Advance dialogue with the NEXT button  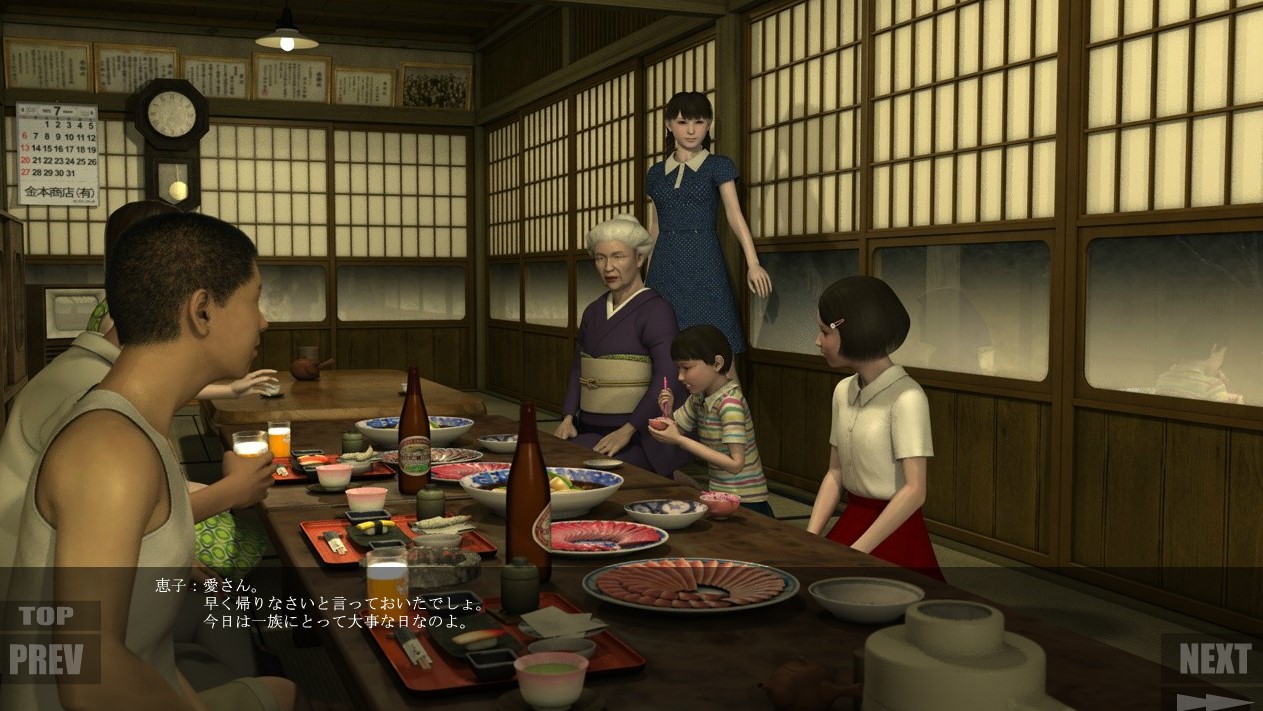(1214, 659)
